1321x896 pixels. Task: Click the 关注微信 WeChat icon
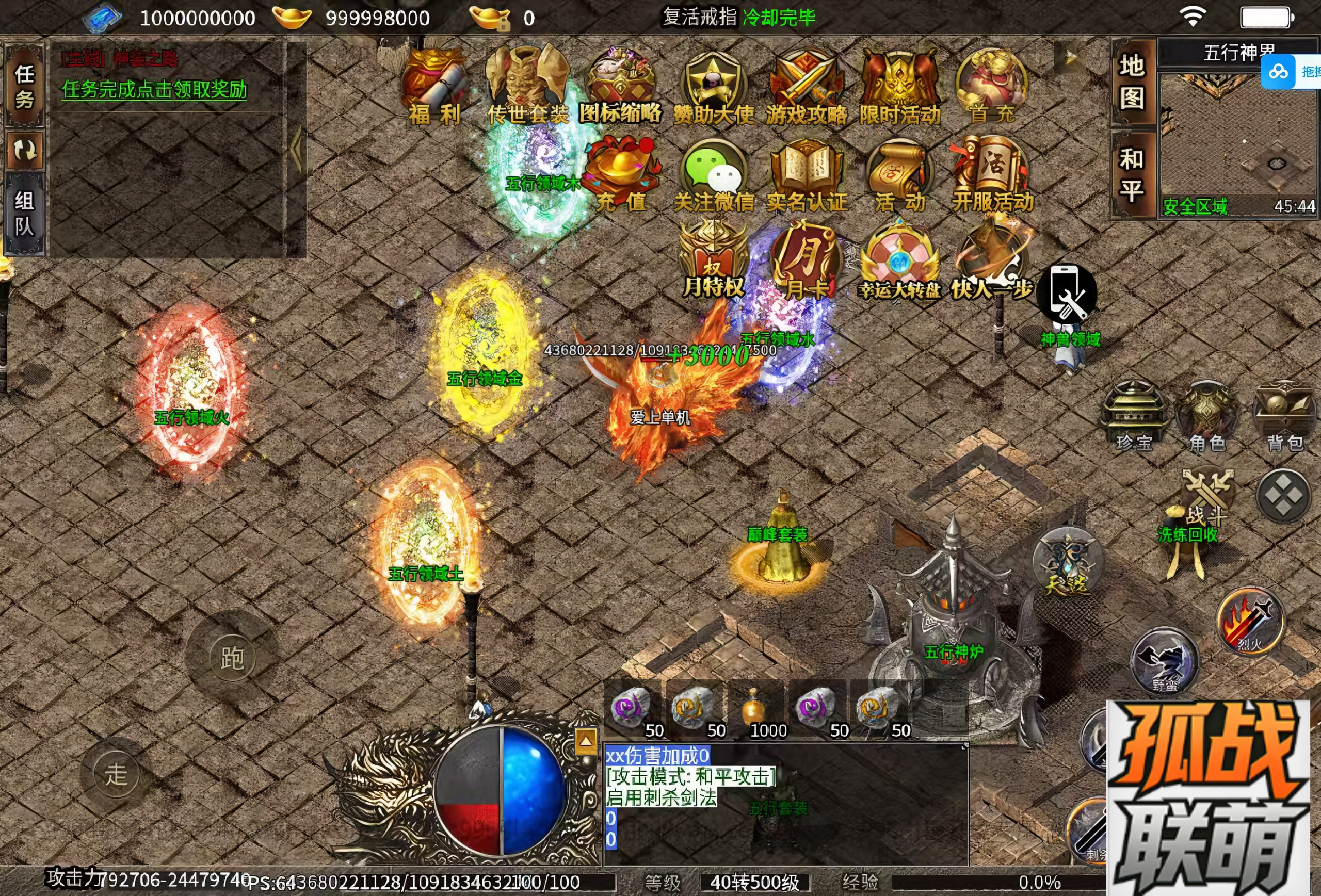(714, 173)
